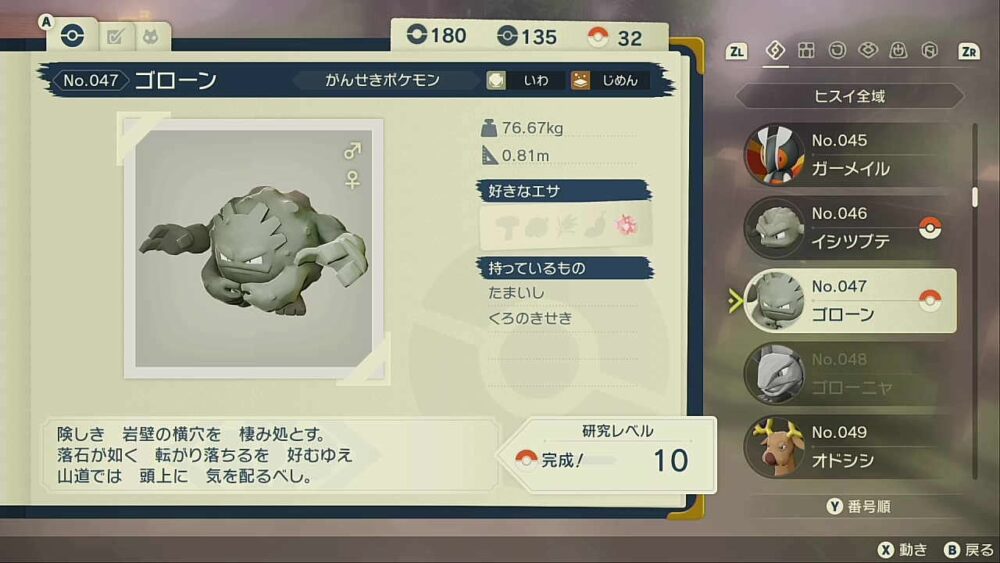
Task: Select the No.047 ゴローン entry
Action: pyautogui.click(x=850, y=301)
